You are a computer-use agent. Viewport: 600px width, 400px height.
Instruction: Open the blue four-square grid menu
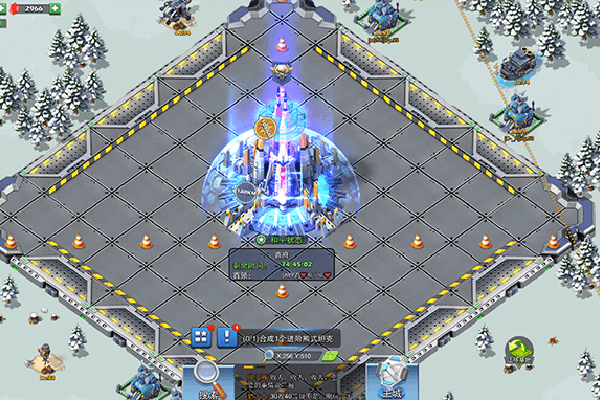[200, 336]
